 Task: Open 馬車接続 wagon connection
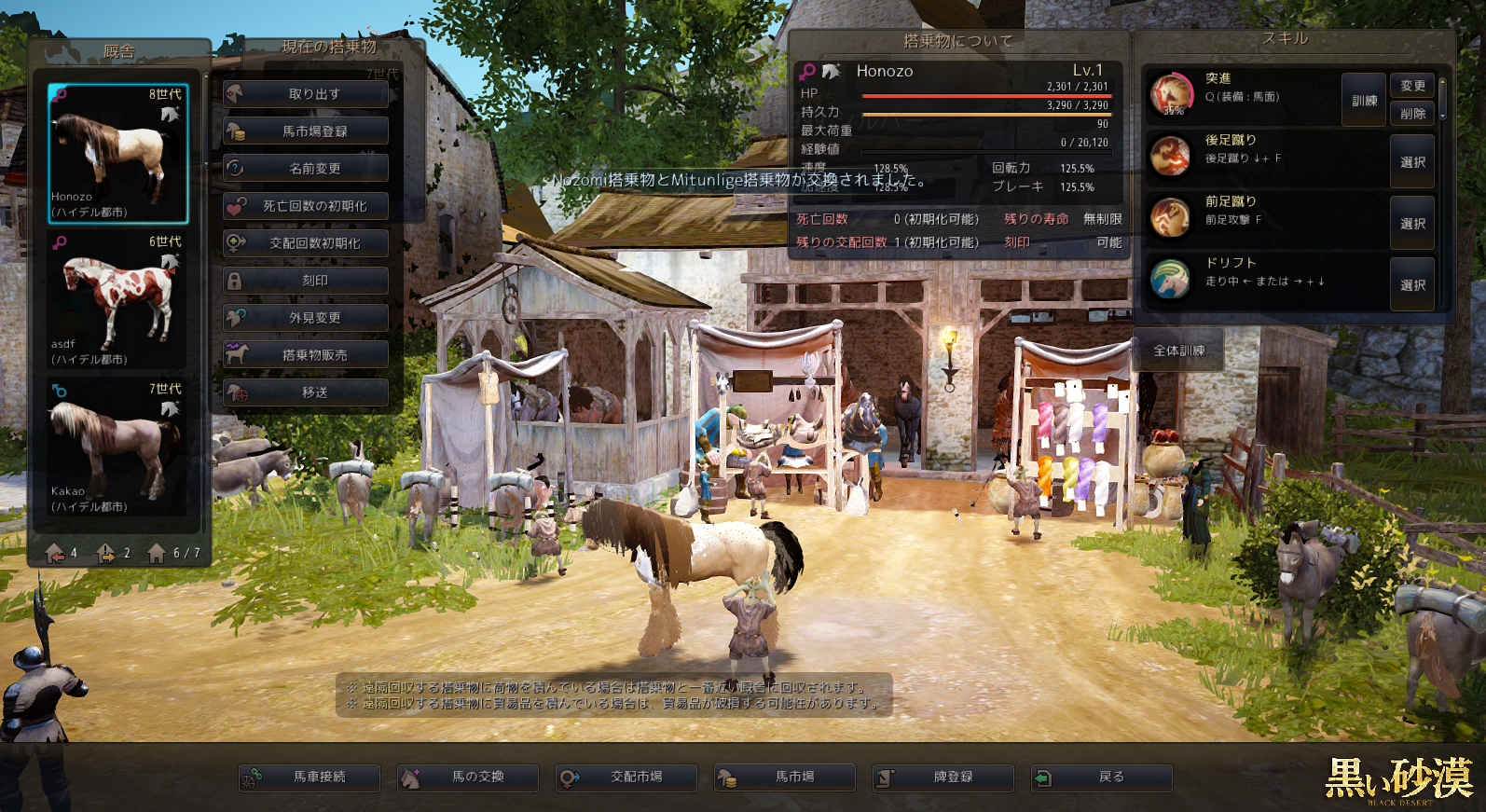(310, 777)
